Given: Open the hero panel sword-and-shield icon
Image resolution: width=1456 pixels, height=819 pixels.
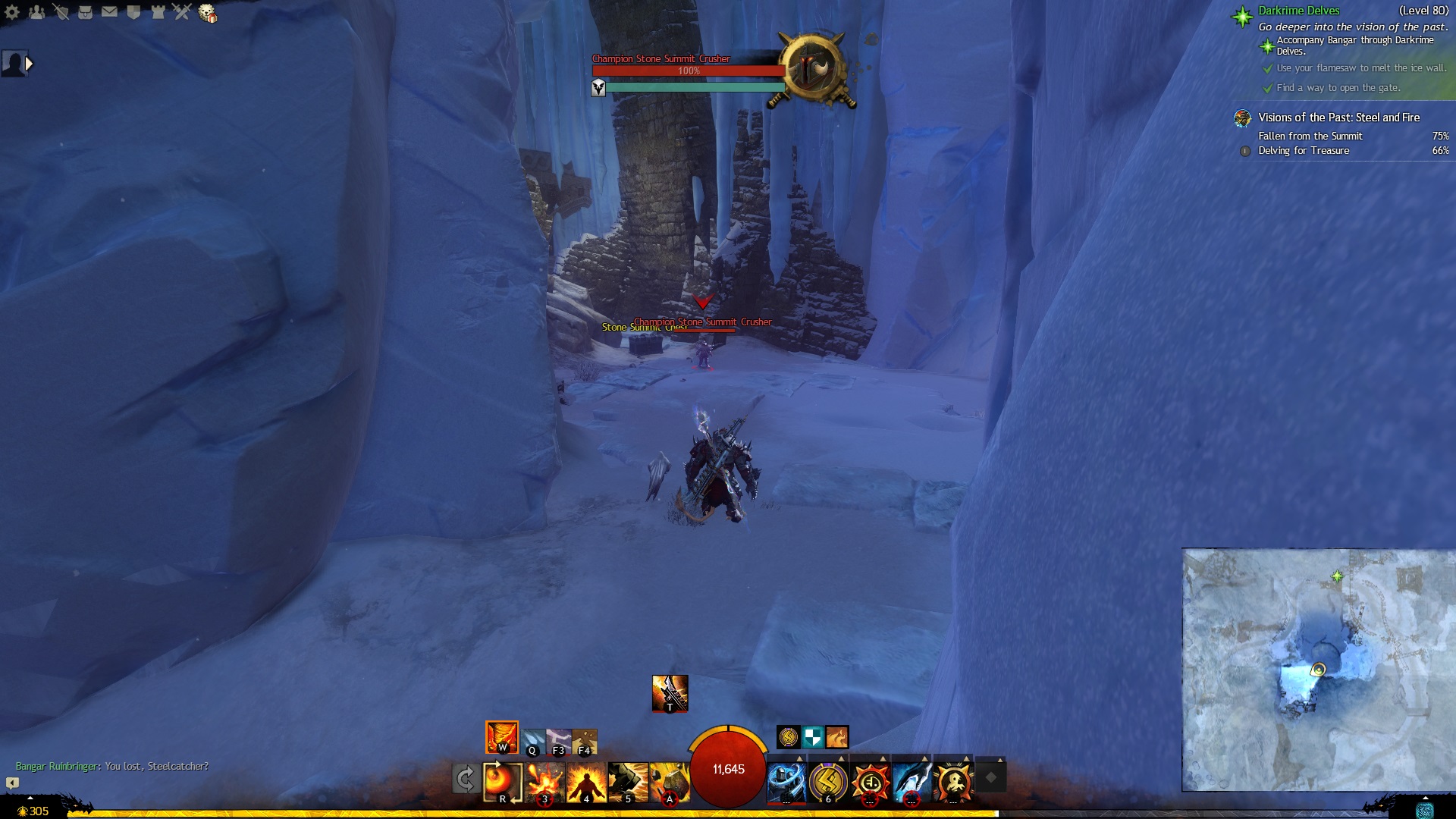Looking at the screenshot, I should 61,12.
